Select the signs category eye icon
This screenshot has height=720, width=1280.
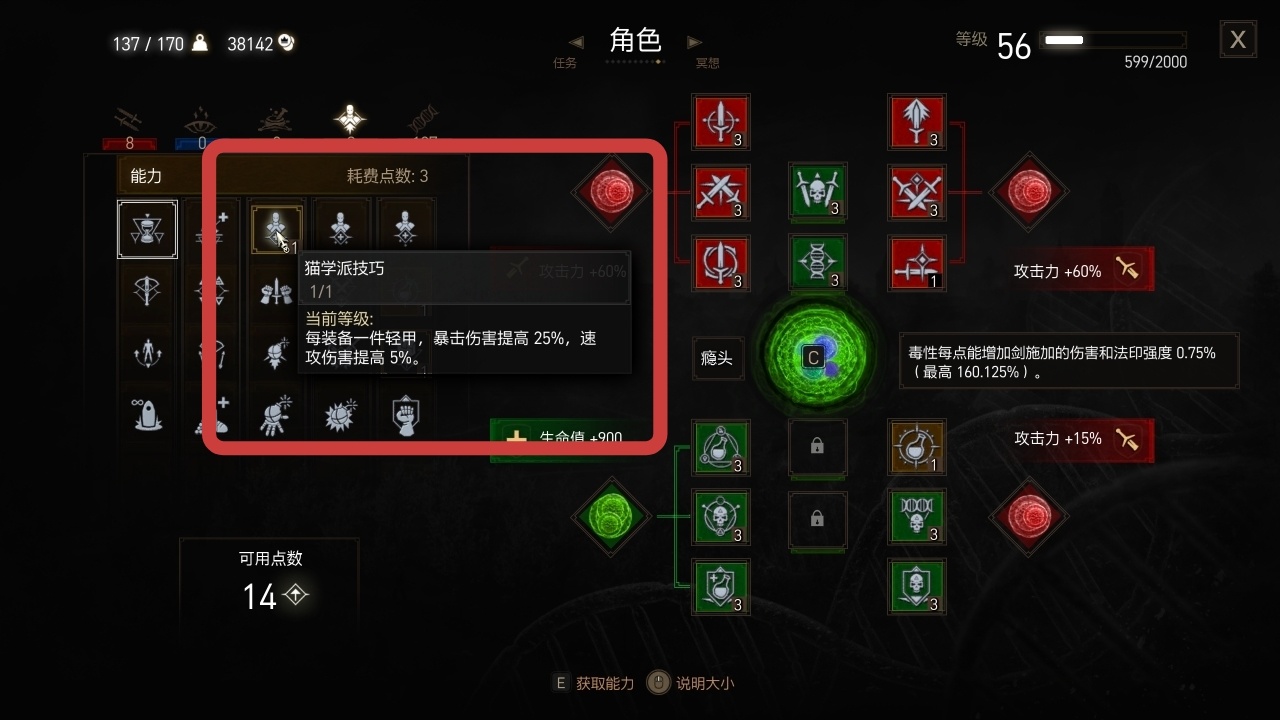tap(200, 120)
